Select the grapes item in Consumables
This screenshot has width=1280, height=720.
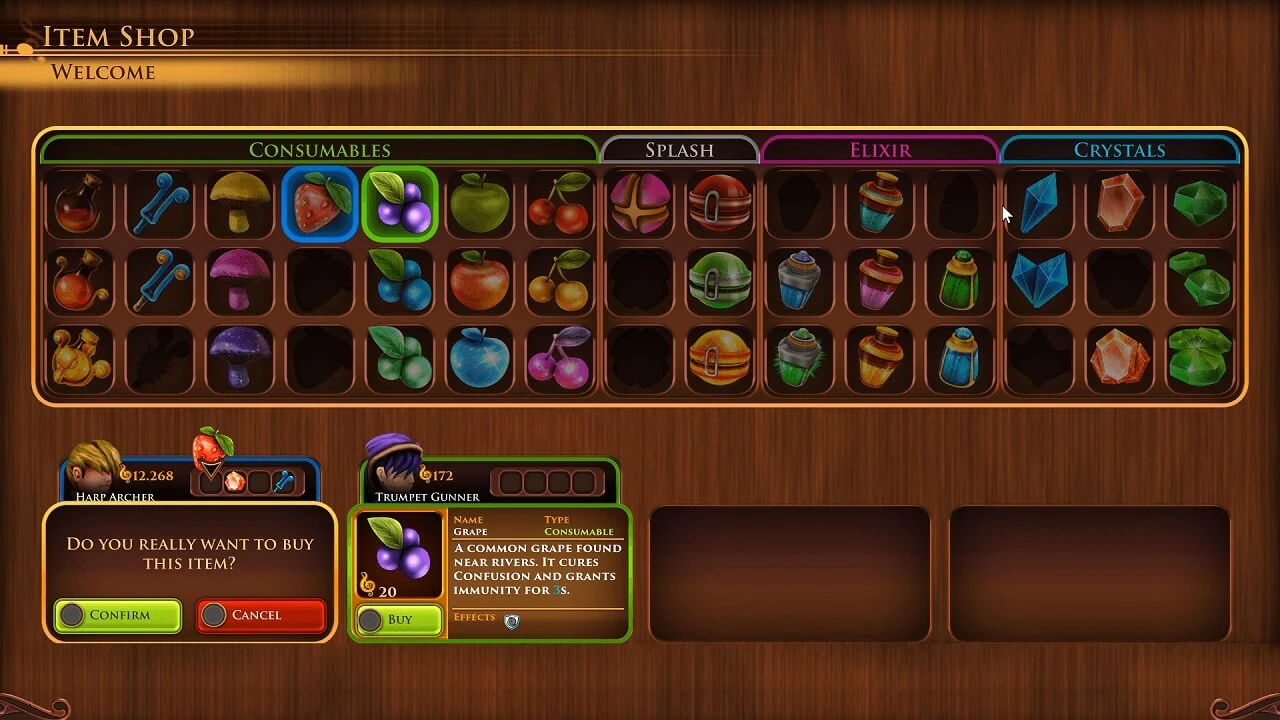click(400, 205)
